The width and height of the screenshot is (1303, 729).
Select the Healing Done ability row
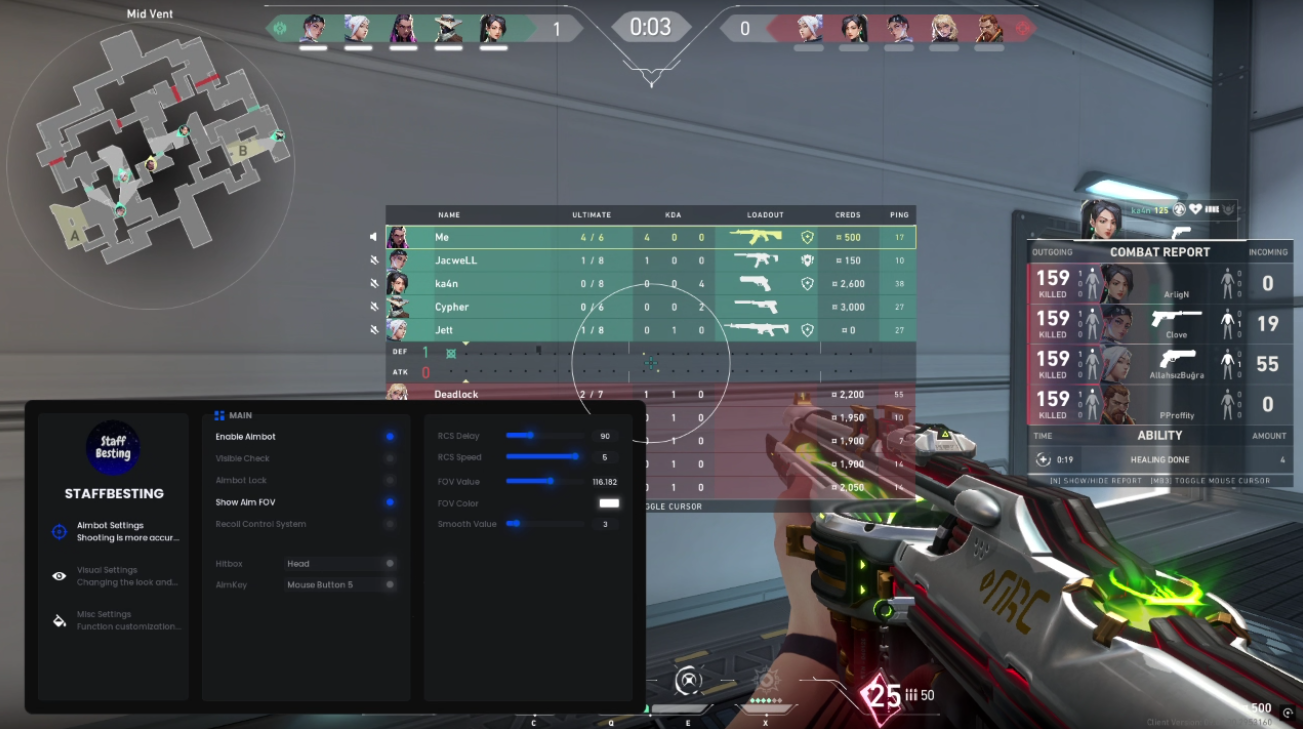click(1160, 460)
